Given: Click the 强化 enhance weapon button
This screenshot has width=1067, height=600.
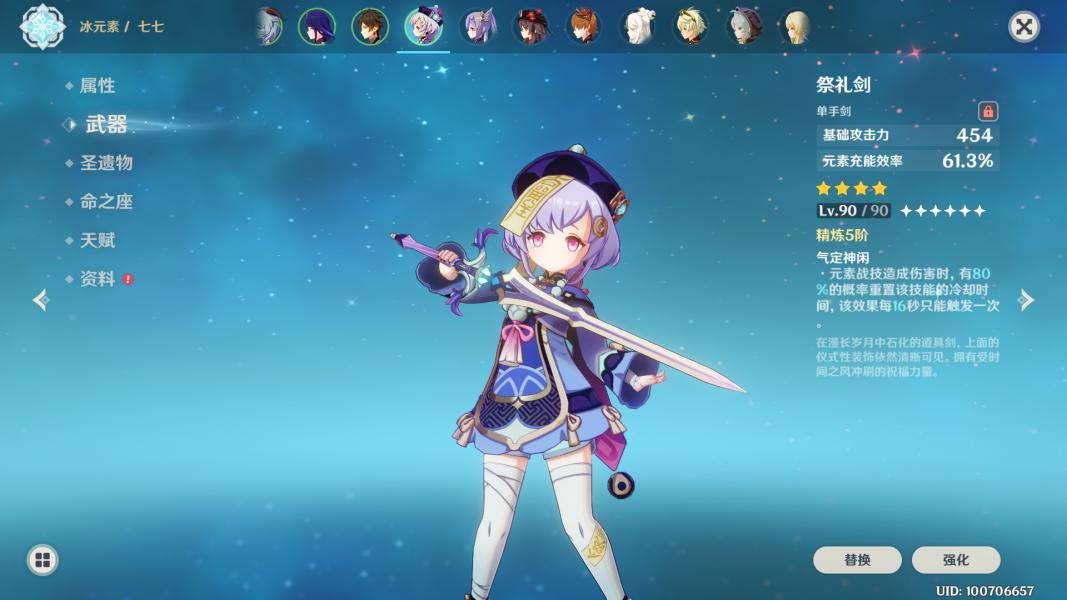Looking at the screenshot, I should coord(955,560).
